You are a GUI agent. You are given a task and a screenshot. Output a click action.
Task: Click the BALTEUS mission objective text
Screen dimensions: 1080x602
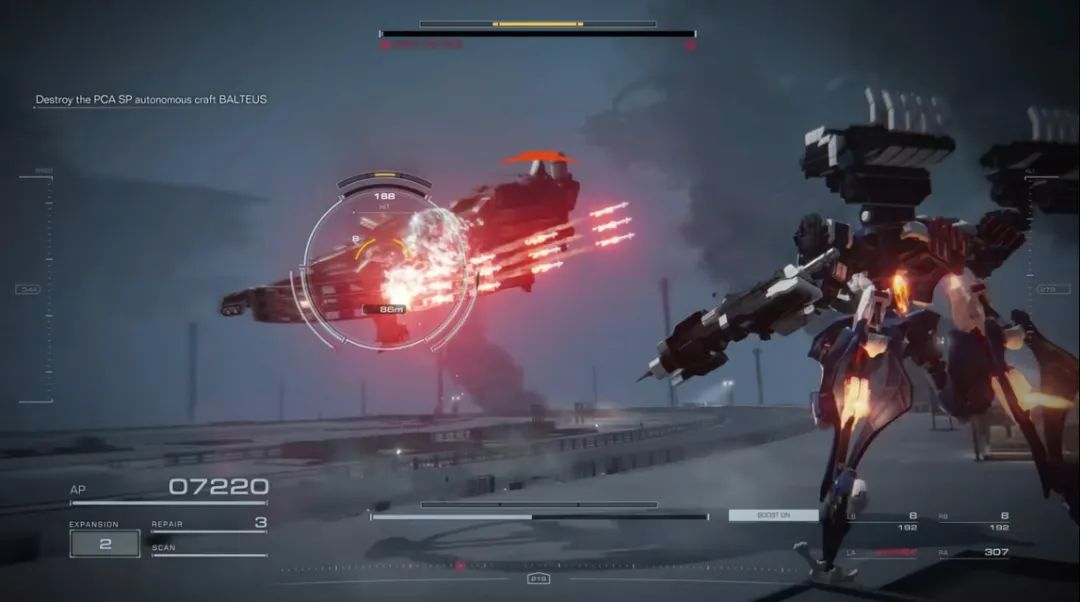[x=151, y=100]
